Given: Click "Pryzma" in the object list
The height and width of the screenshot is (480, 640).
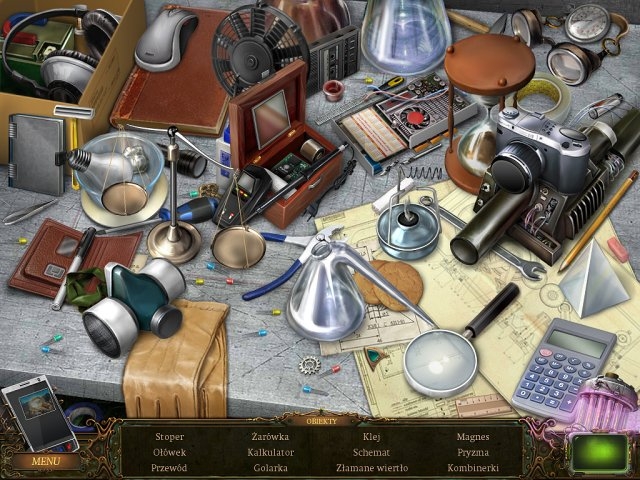Looking at the screenshot, I should (472, 452).
